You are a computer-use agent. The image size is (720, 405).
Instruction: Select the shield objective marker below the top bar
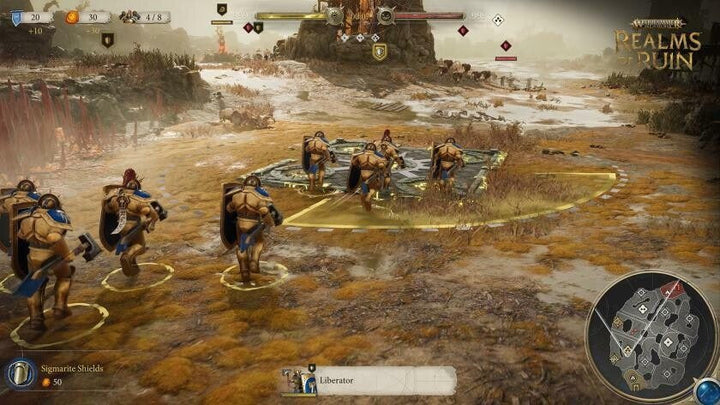[x=380, y=51]
